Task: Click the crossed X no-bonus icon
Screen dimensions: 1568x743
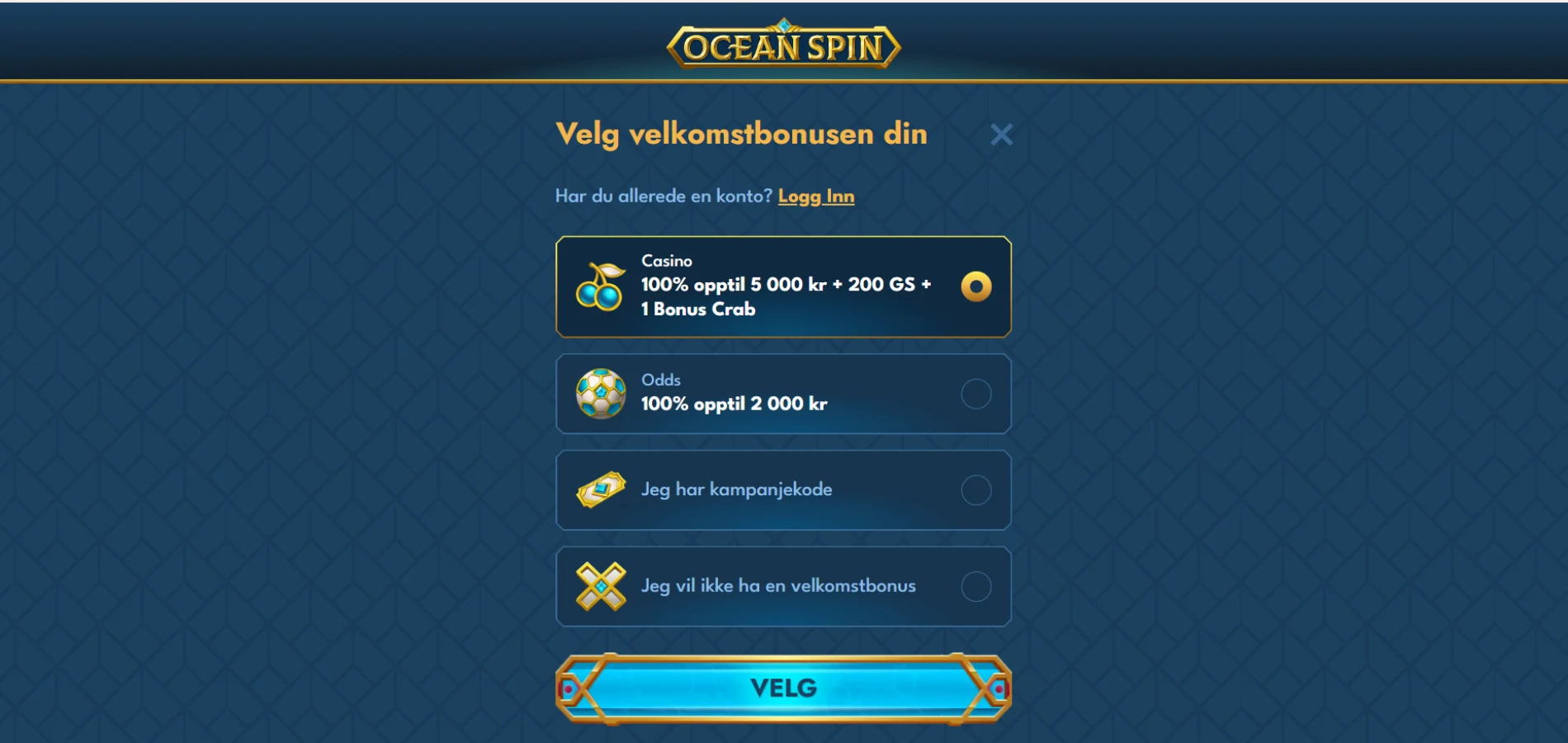Action: pos(602,586)
